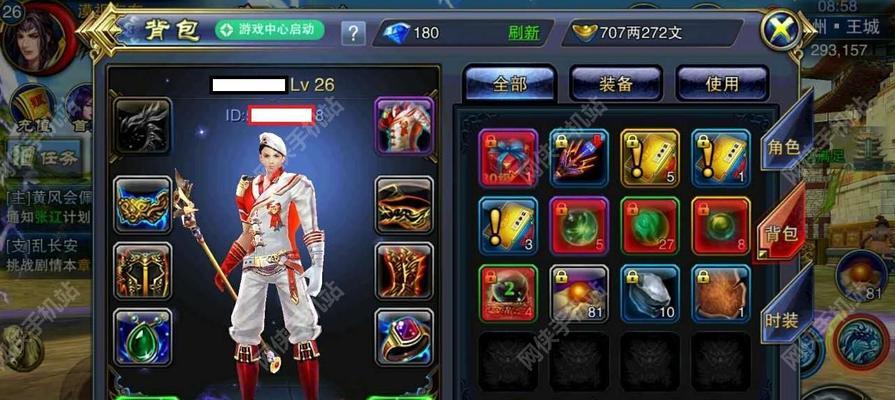
Task: Select the yellow ticket stack of 3
Action: click(x=508, y=224)
